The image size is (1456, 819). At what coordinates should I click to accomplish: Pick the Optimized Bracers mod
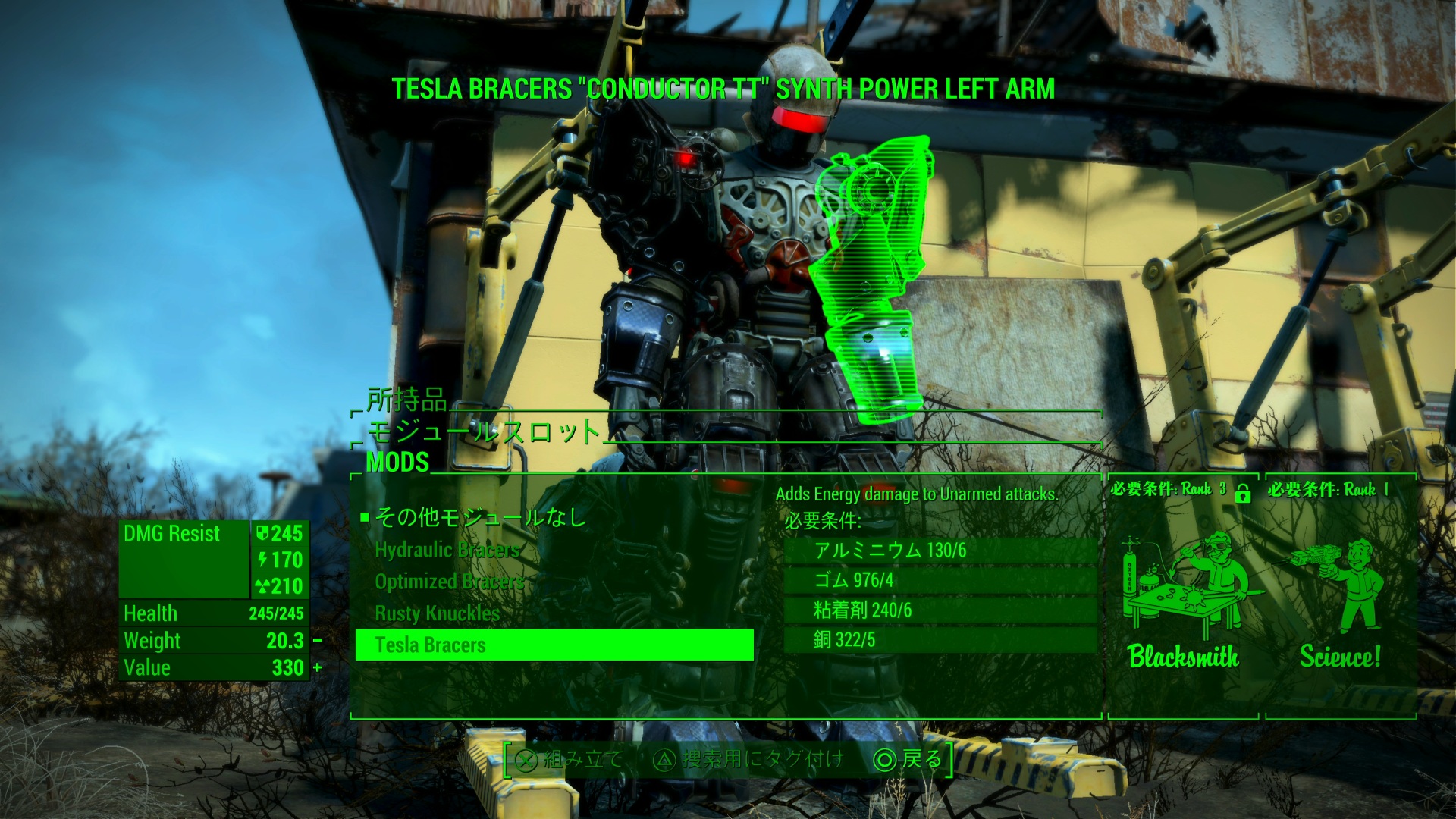point(449,582)
